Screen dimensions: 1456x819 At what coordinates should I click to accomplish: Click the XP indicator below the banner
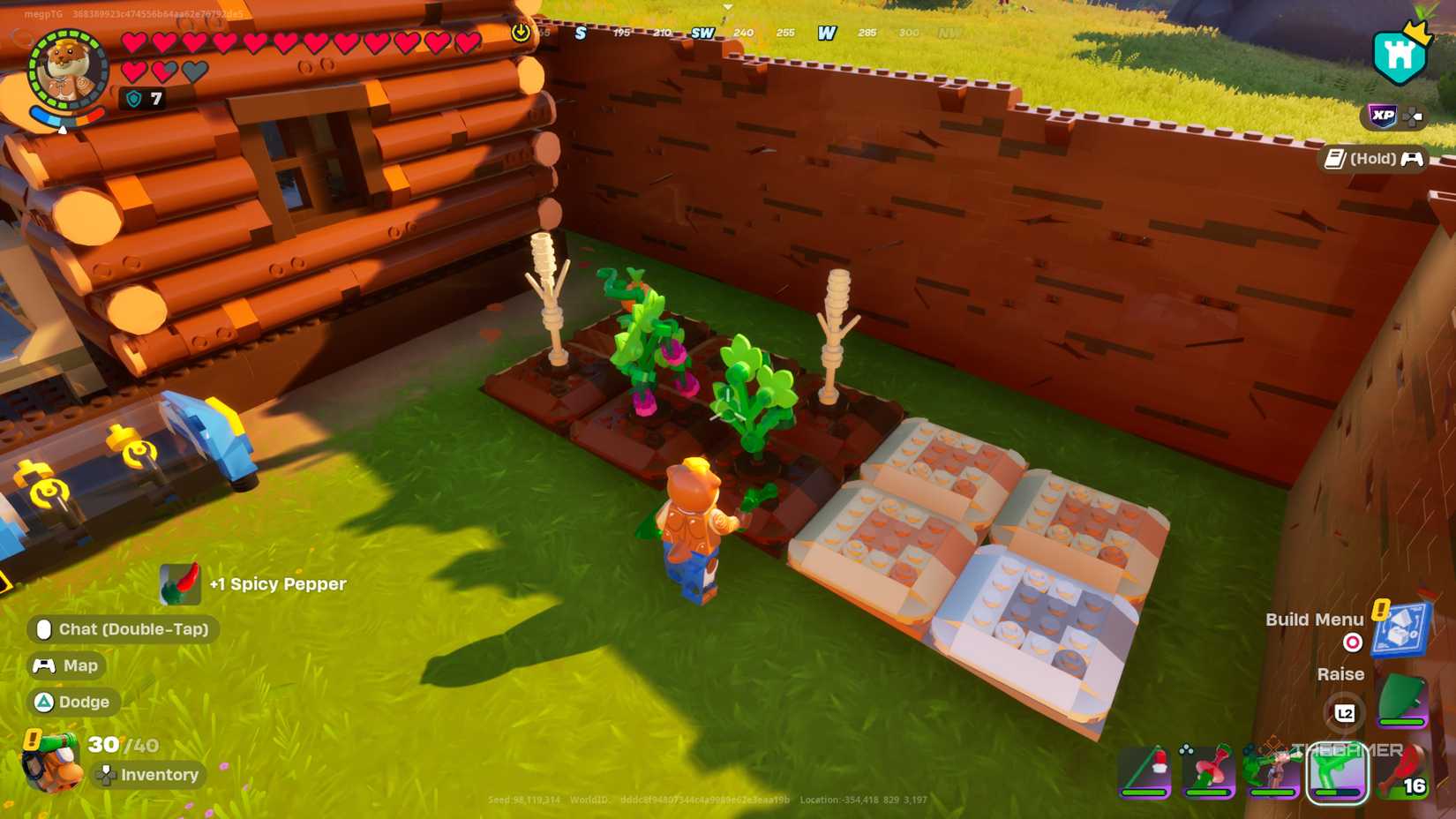pos(1384,115)
